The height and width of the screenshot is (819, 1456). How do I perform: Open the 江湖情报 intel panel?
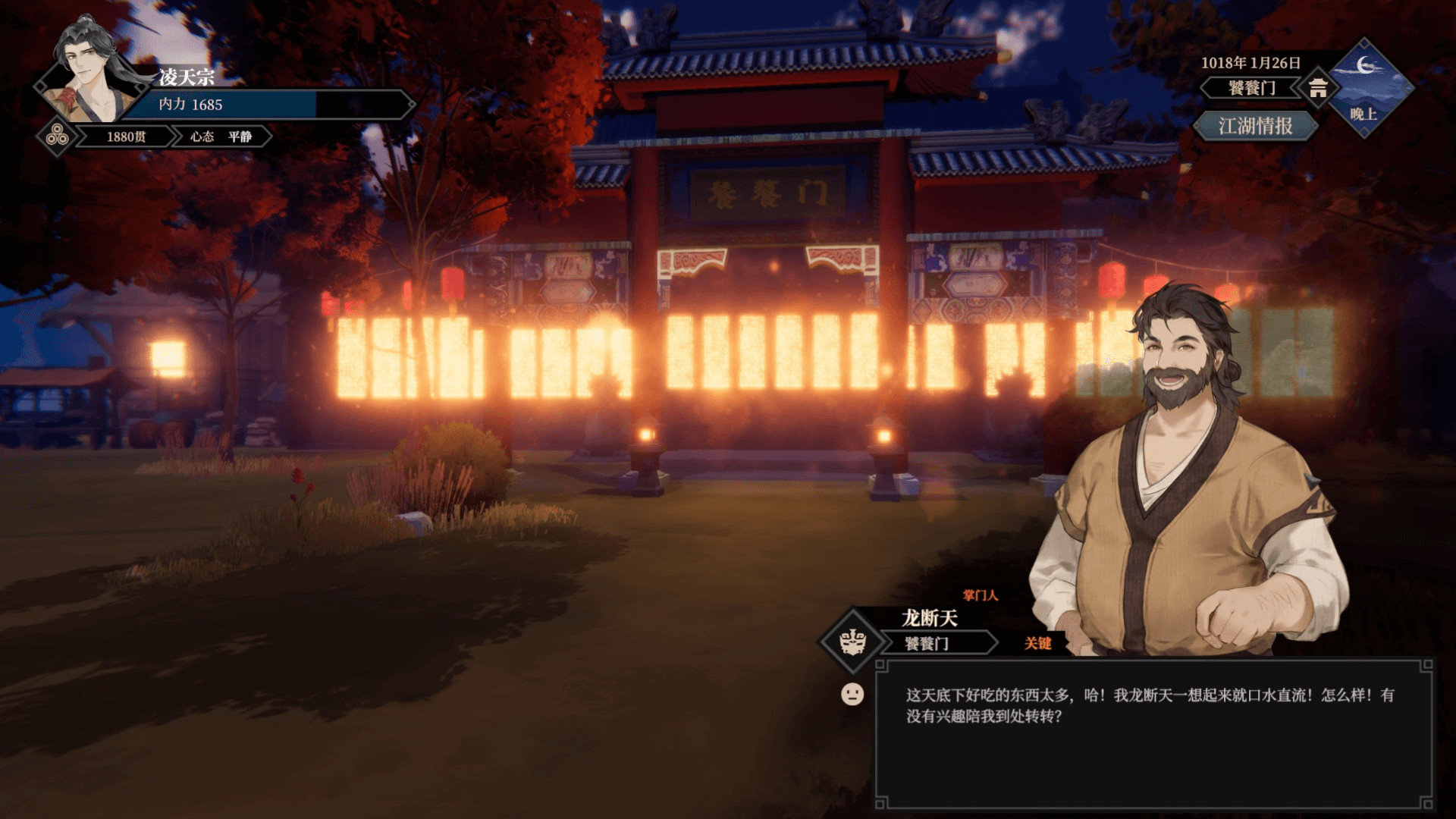1255,126
